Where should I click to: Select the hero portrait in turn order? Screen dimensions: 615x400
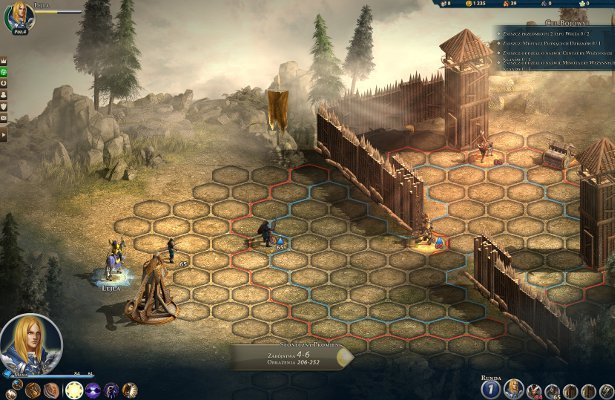pyautogui.click(x=514, y=388)
